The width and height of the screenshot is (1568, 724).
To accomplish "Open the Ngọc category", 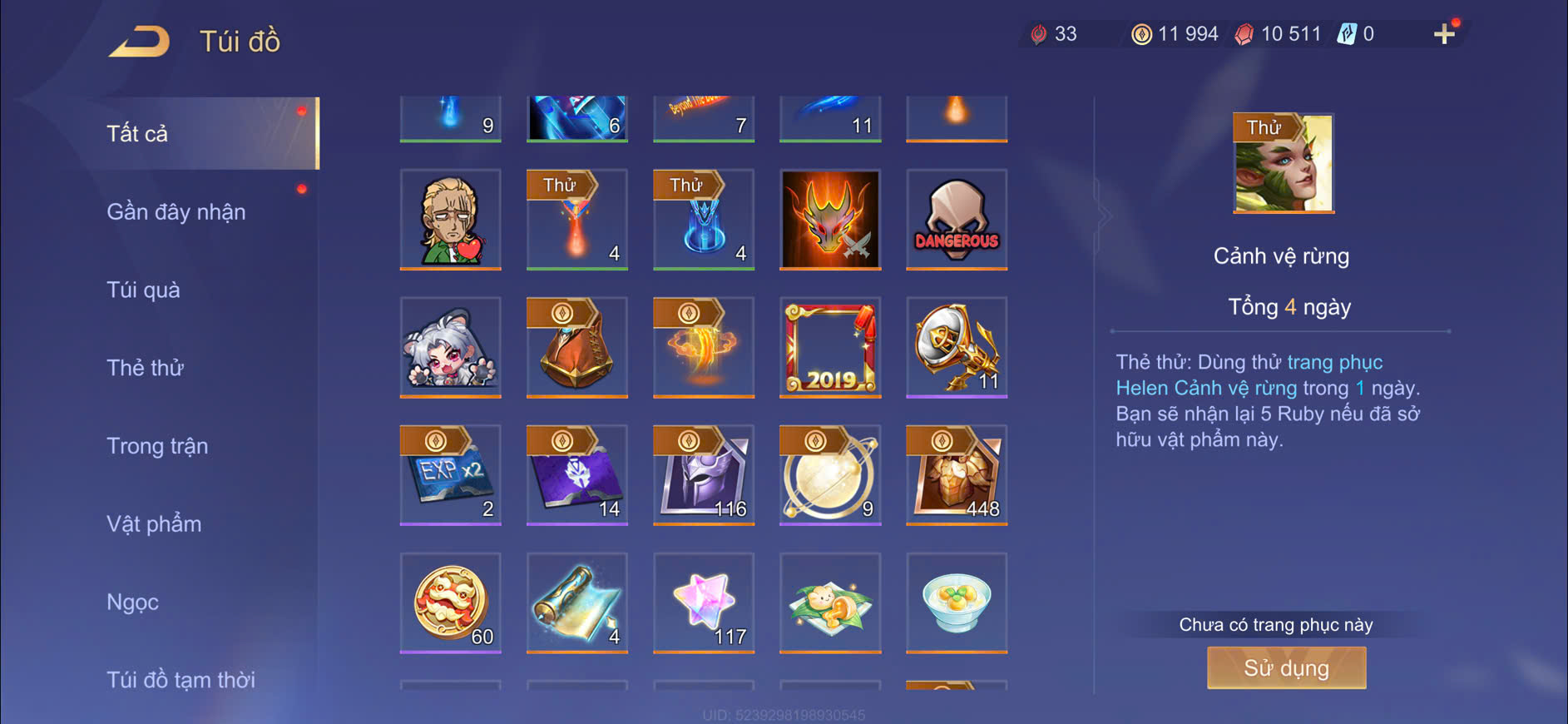I will click(132, 602).
